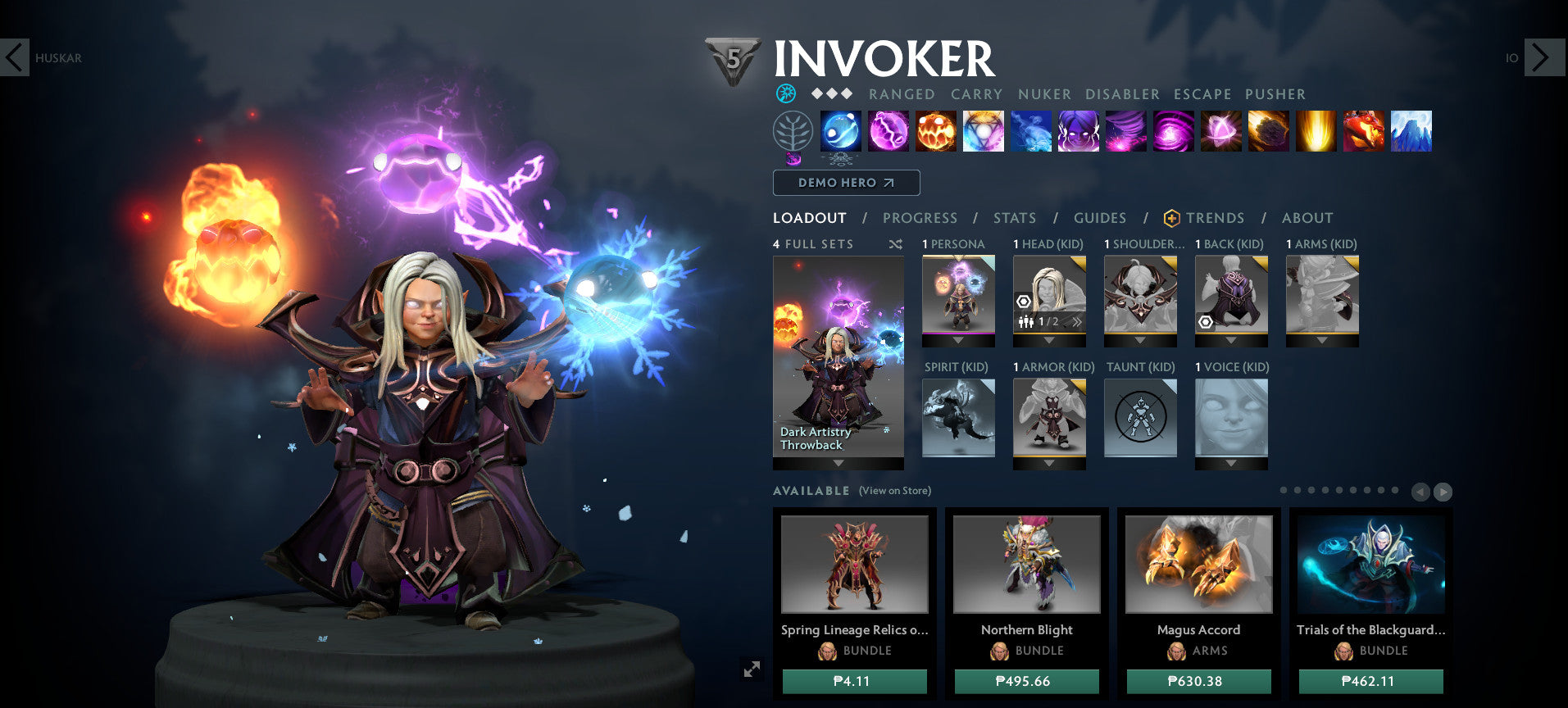Open the View on Store link

(x=894, y=490)
